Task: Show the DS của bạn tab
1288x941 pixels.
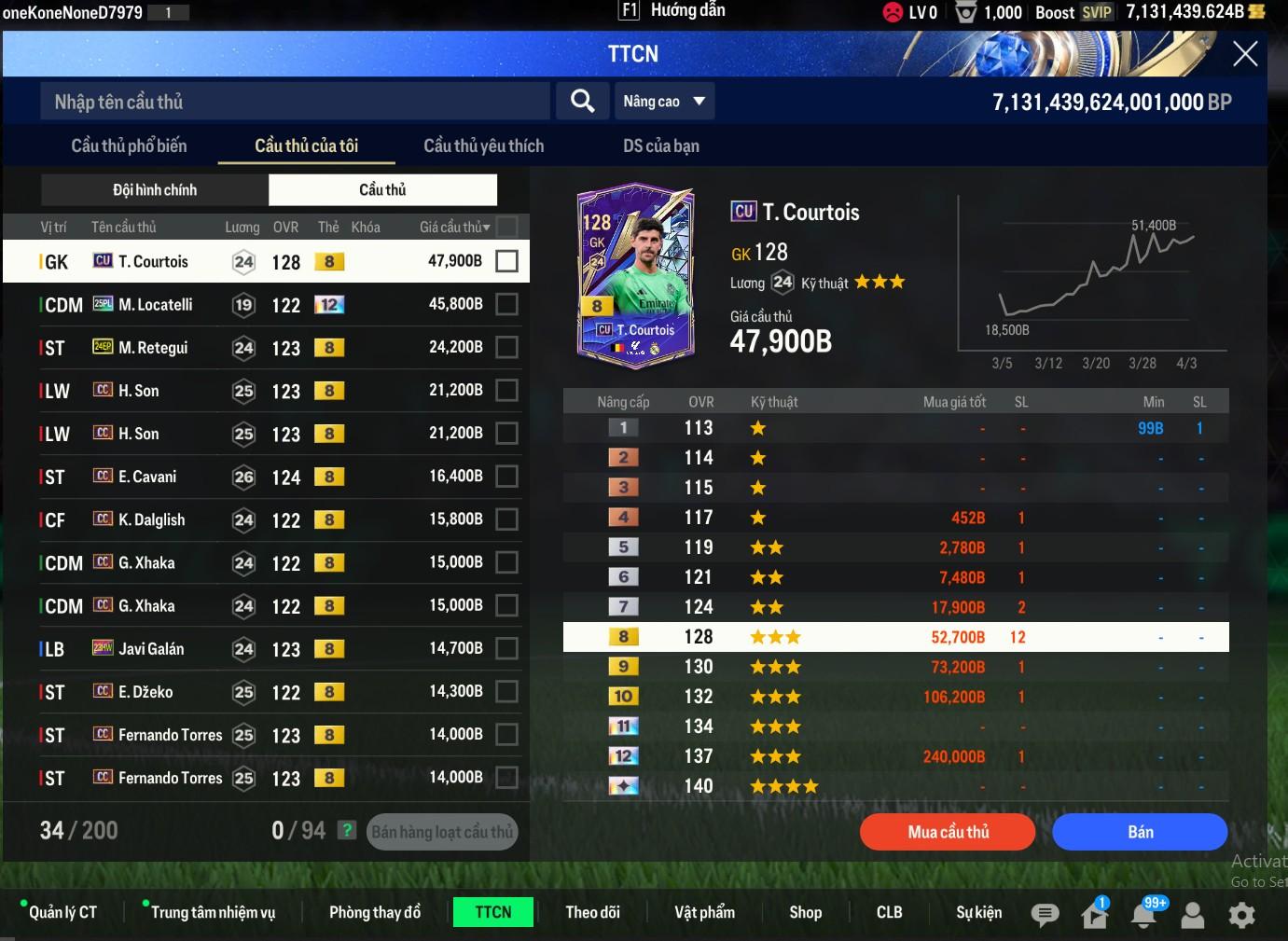Action: click(x=660, y=145)
